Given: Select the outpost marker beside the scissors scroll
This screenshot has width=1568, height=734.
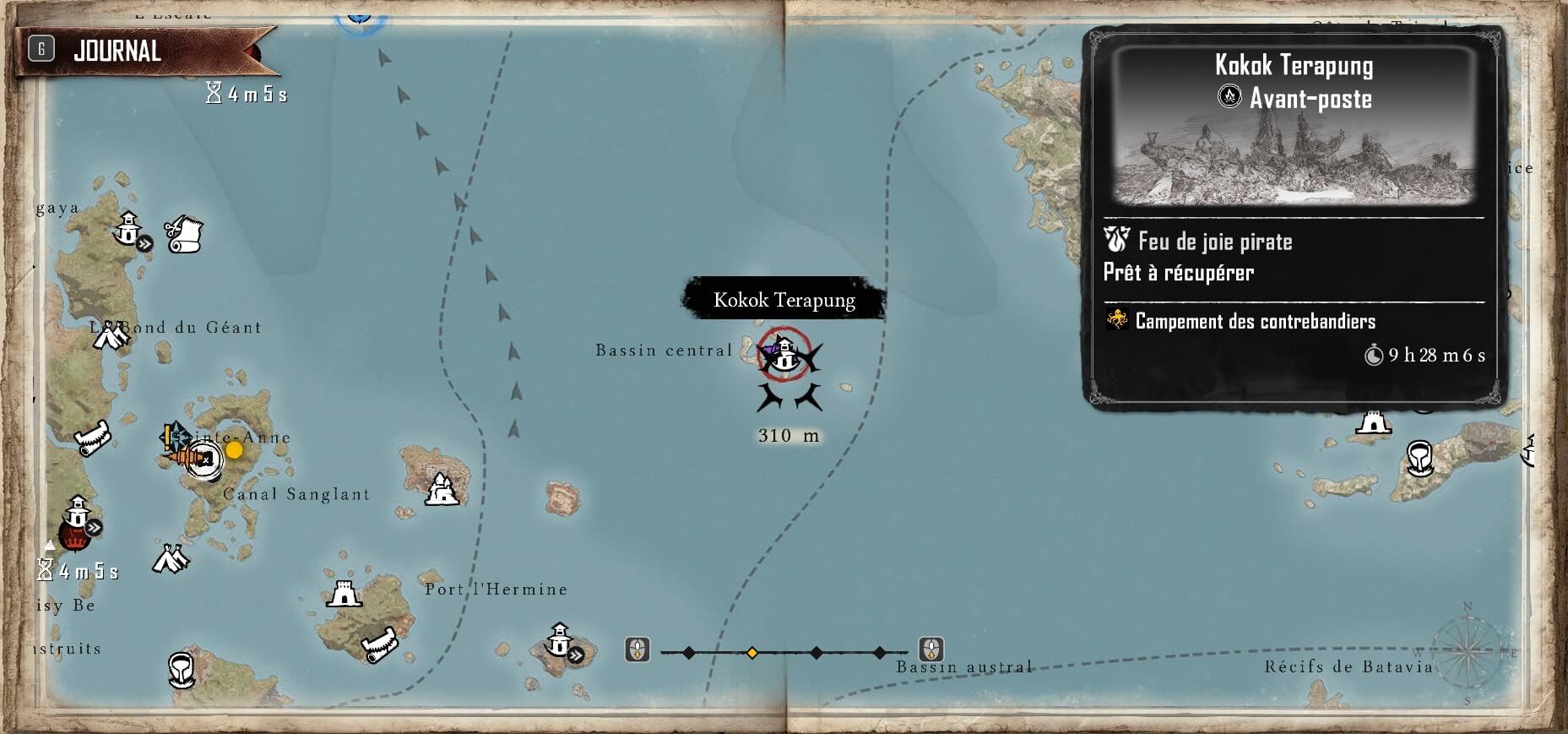Looking at the screenshot, I should tap(128, 226).
